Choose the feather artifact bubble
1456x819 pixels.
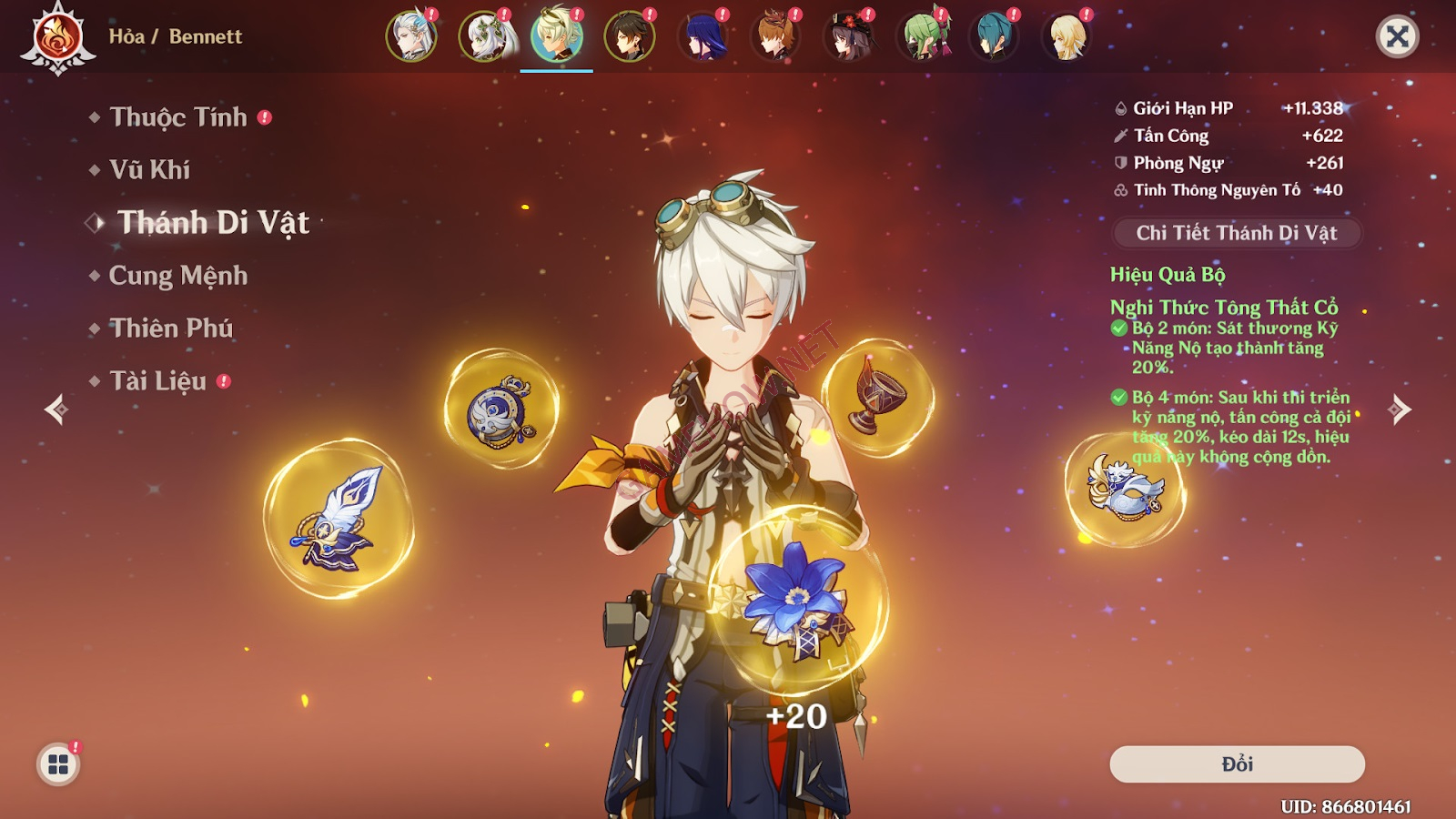click(x=339, y=520)
